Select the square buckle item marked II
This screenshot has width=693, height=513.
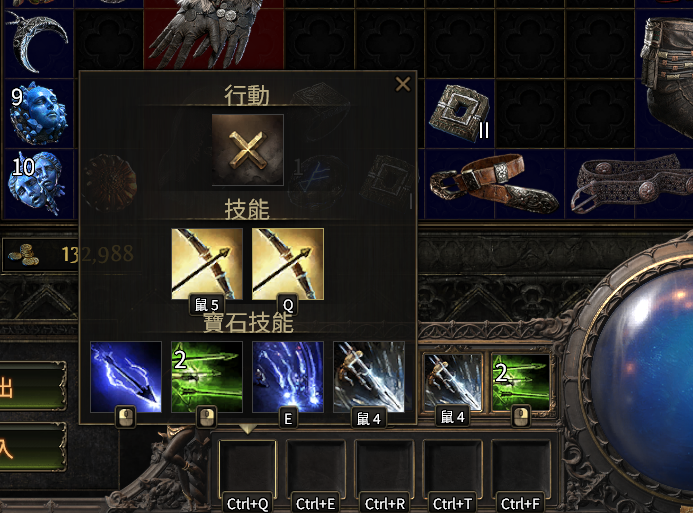[x=457, y=111]
